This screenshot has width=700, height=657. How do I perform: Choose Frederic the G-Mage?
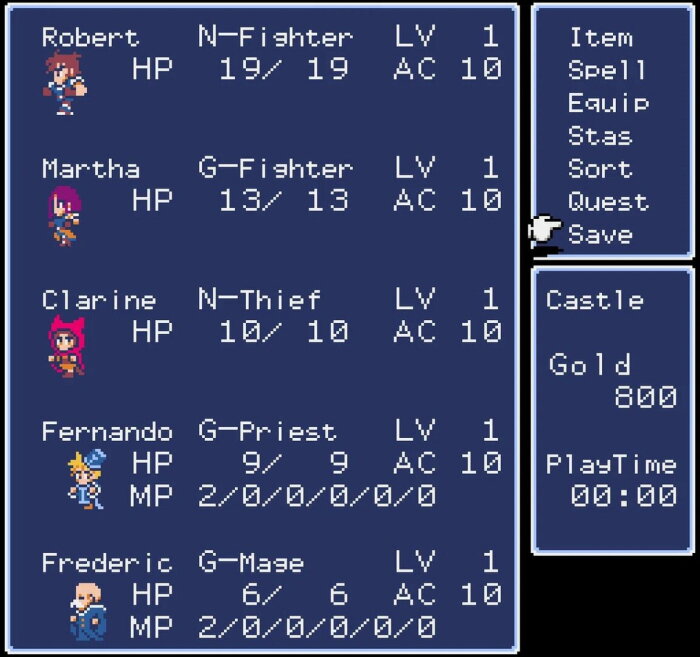click(106, 563)
